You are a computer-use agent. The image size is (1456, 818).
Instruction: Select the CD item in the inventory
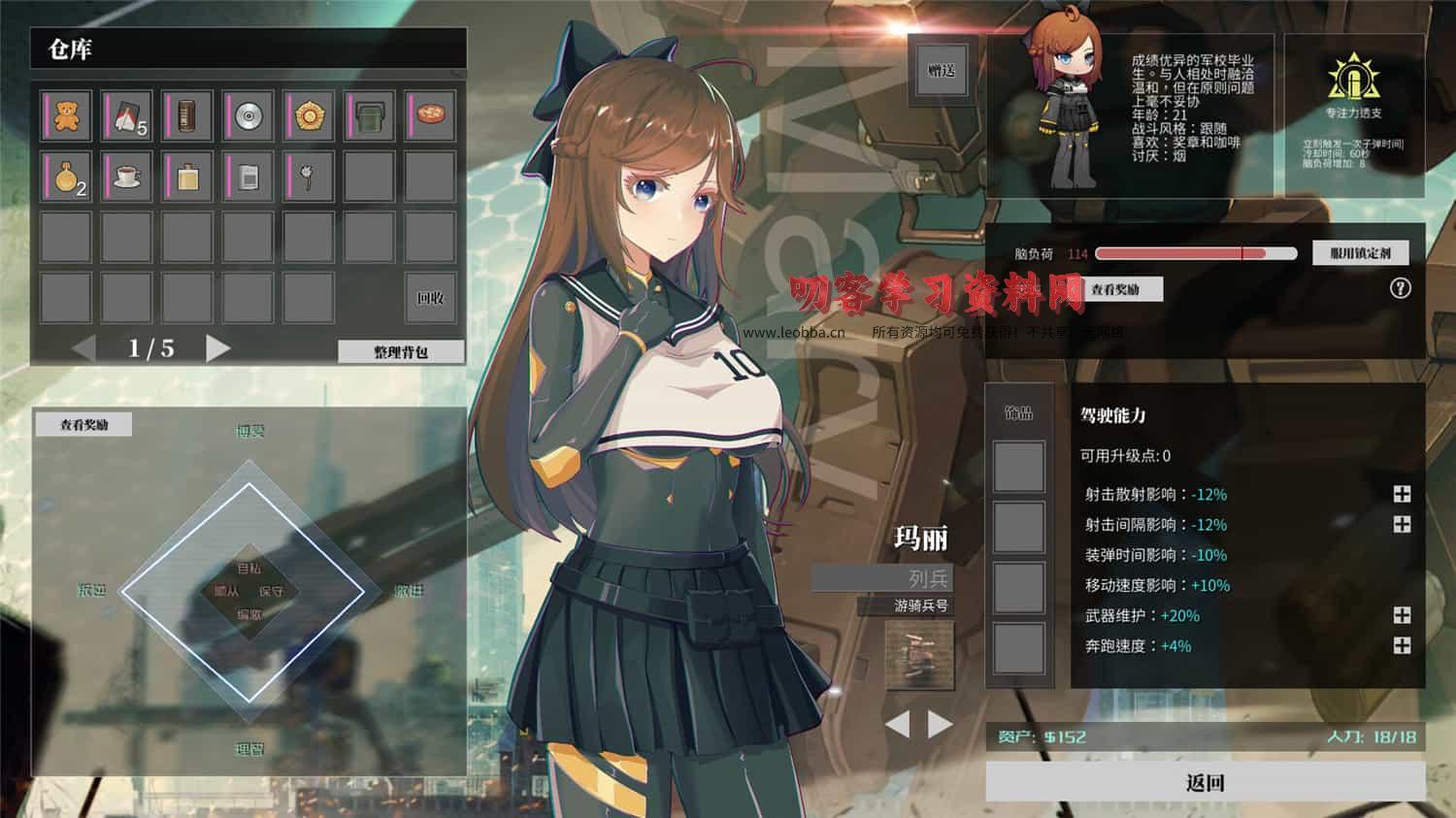click(248, 115)
